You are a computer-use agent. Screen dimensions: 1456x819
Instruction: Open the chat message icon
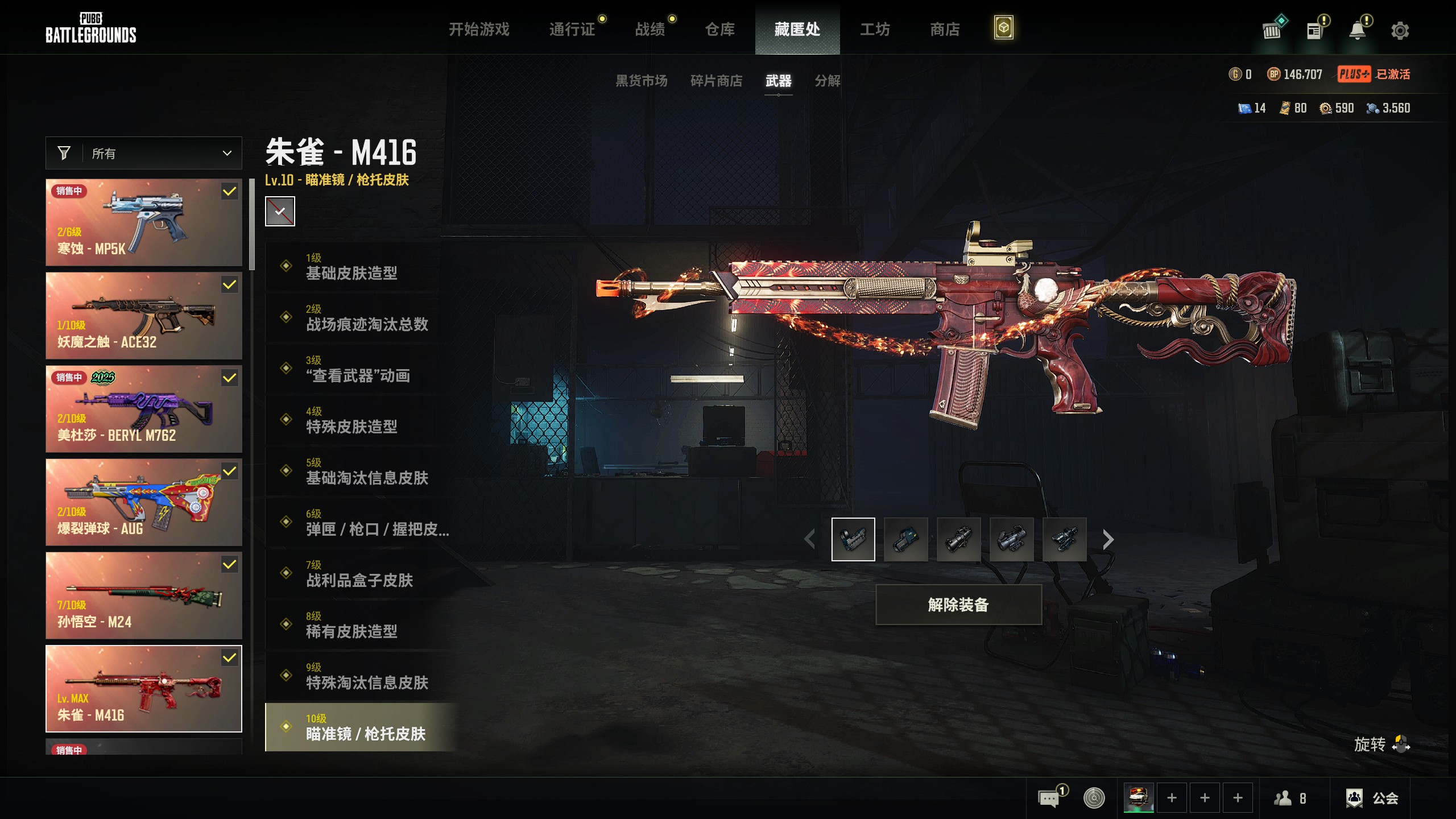(x=1049, y=798)
